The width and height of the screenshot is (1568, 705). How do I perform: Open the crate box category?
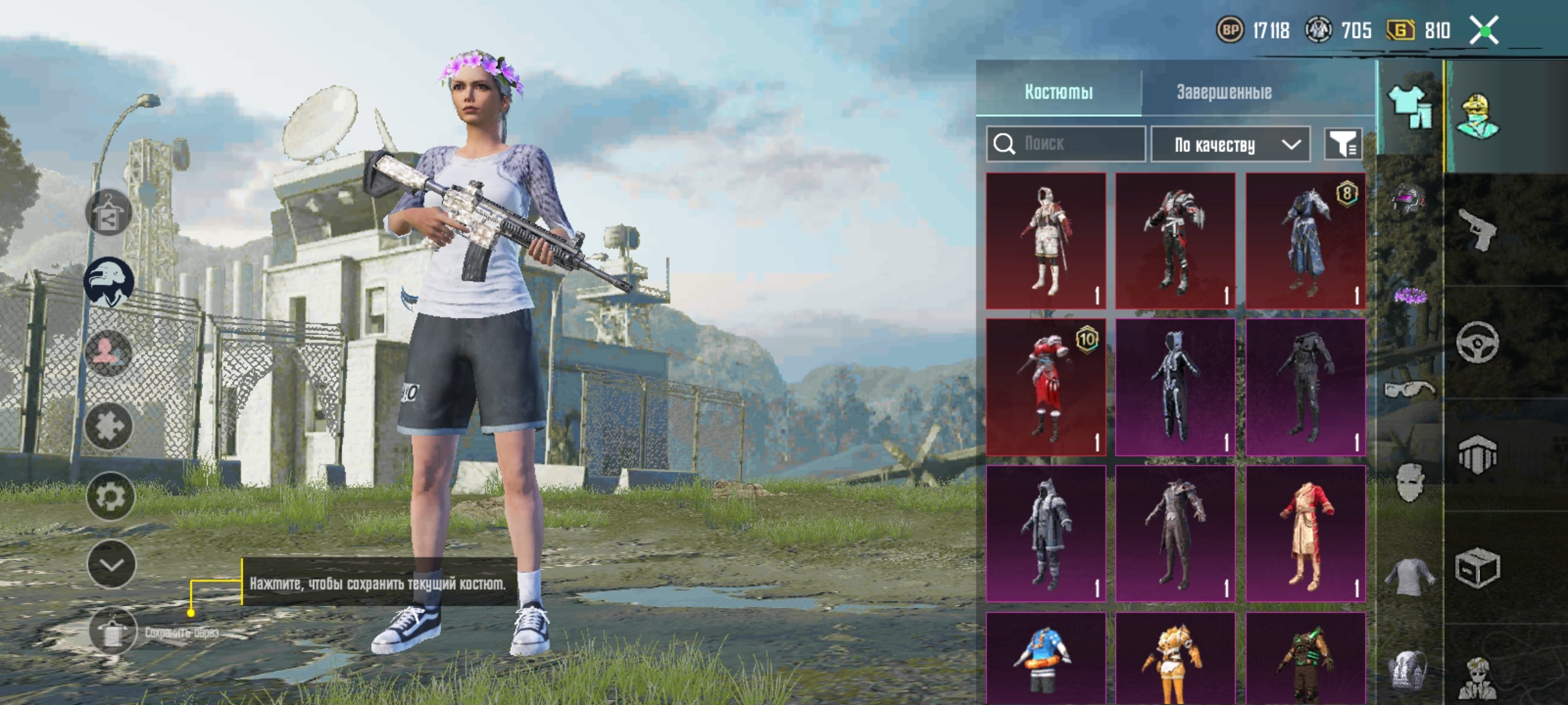[1477, 568]
